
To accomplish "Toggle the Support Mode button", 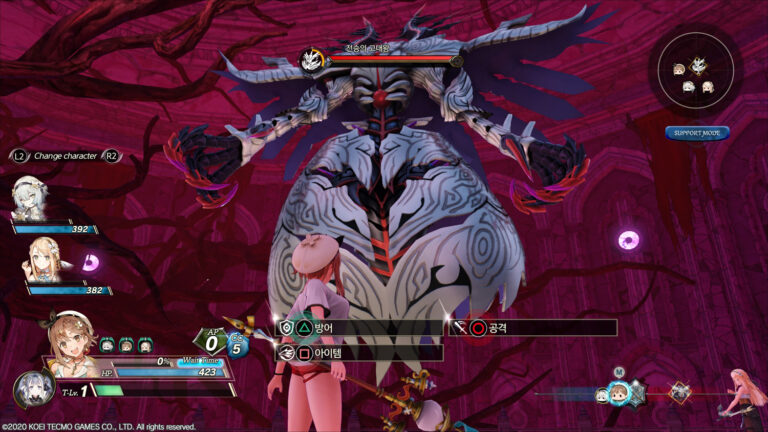I will pyautogui.click(x=697, y=133).
